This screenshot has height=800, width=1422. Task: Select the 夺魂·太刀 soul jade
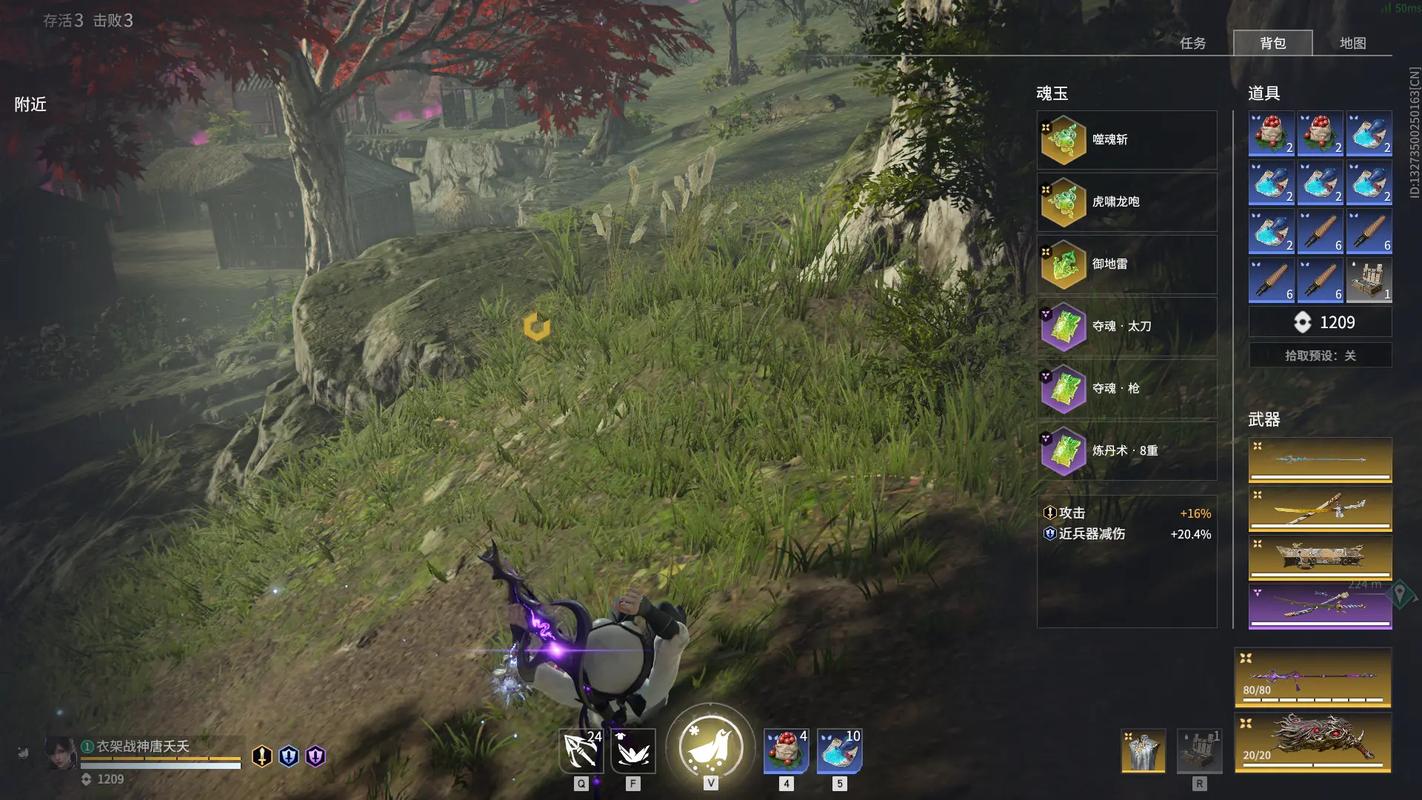pyautogui.click(x=1127, y=326)
